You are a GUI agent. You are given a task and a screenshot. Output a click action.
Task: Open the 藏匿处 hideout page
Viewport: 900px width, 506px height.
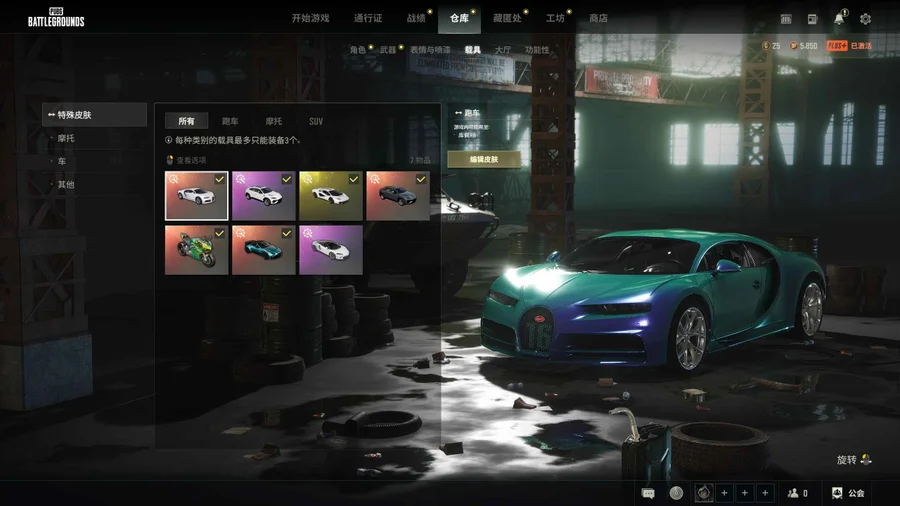point(507,18)
